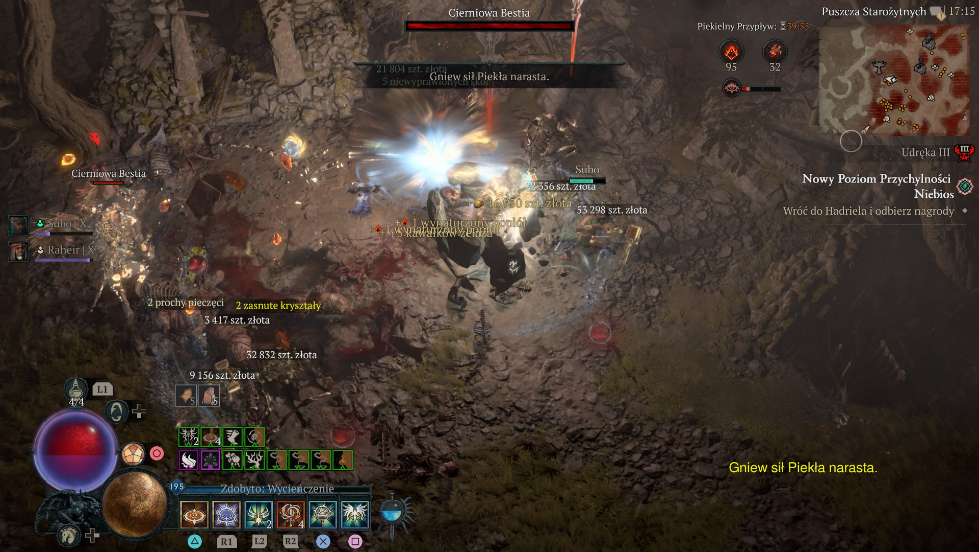Select the Helltide cinders icon showing 95
This screenshot has width=979, height=552.
click(x=731, y=51)
